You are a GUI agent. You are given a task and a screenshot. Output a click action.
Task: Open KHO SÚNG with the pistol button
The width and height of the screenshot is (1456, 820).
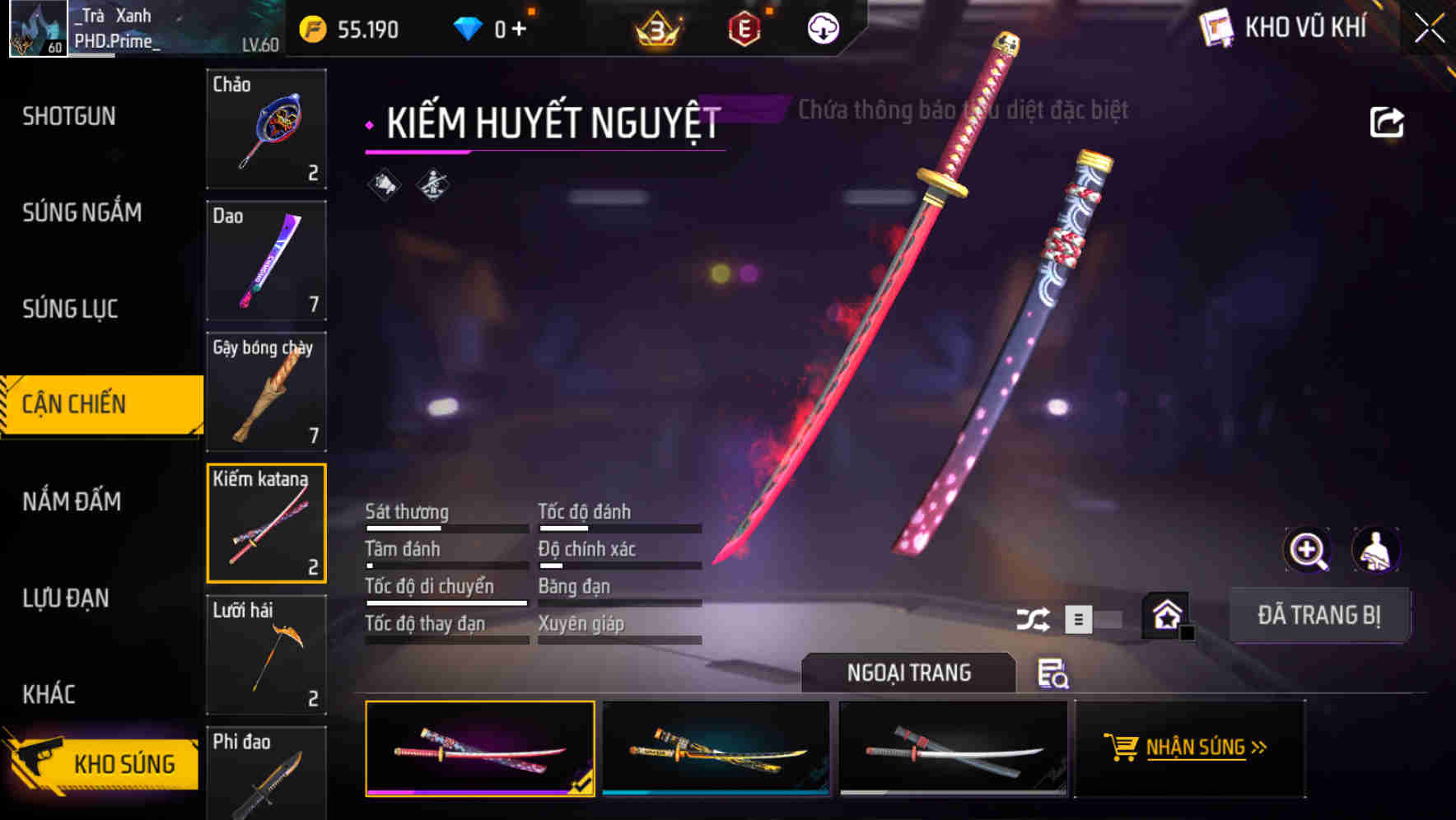99,763
